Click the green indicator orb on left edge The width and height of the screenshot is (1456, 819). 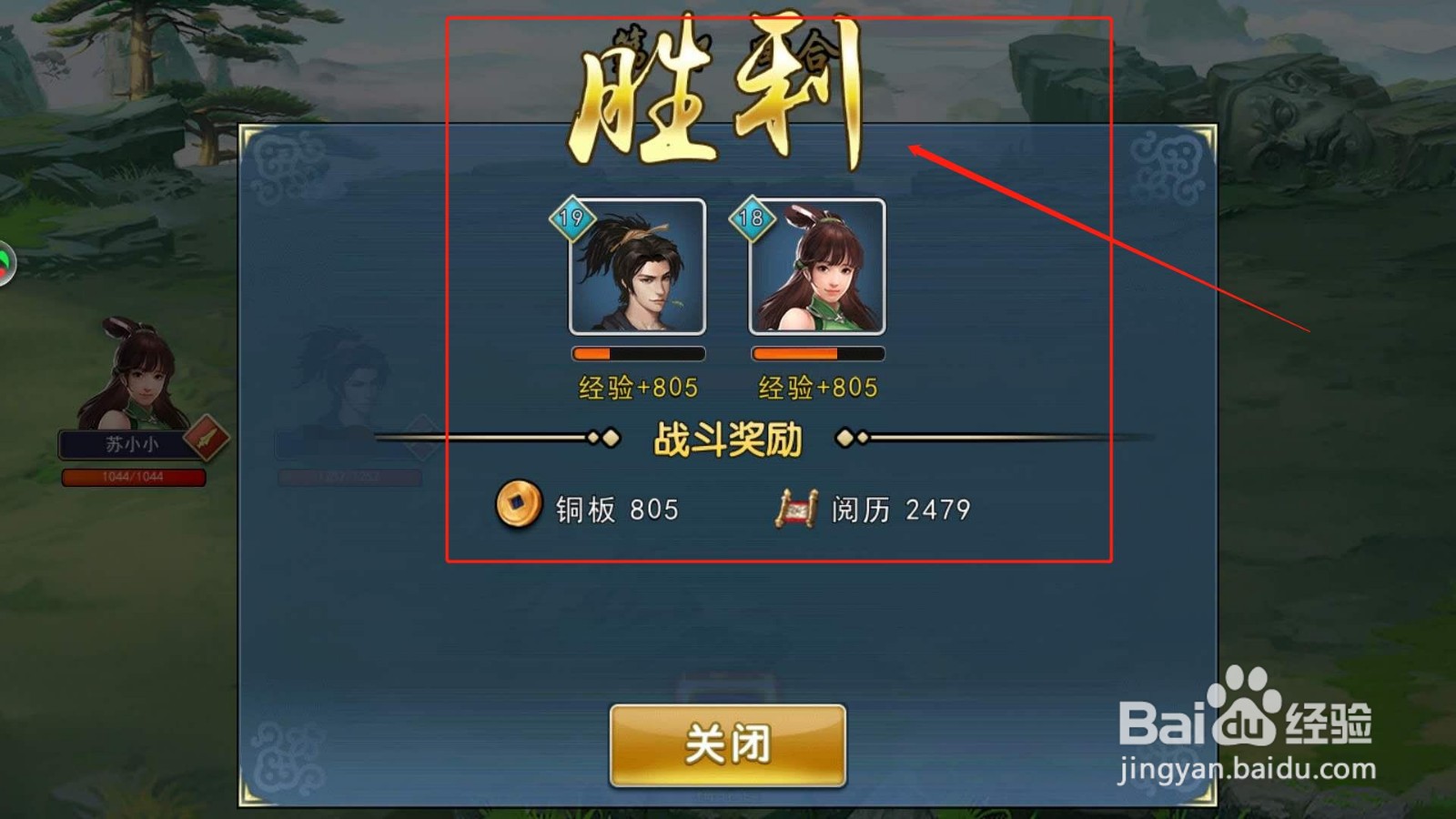[4, 264]
